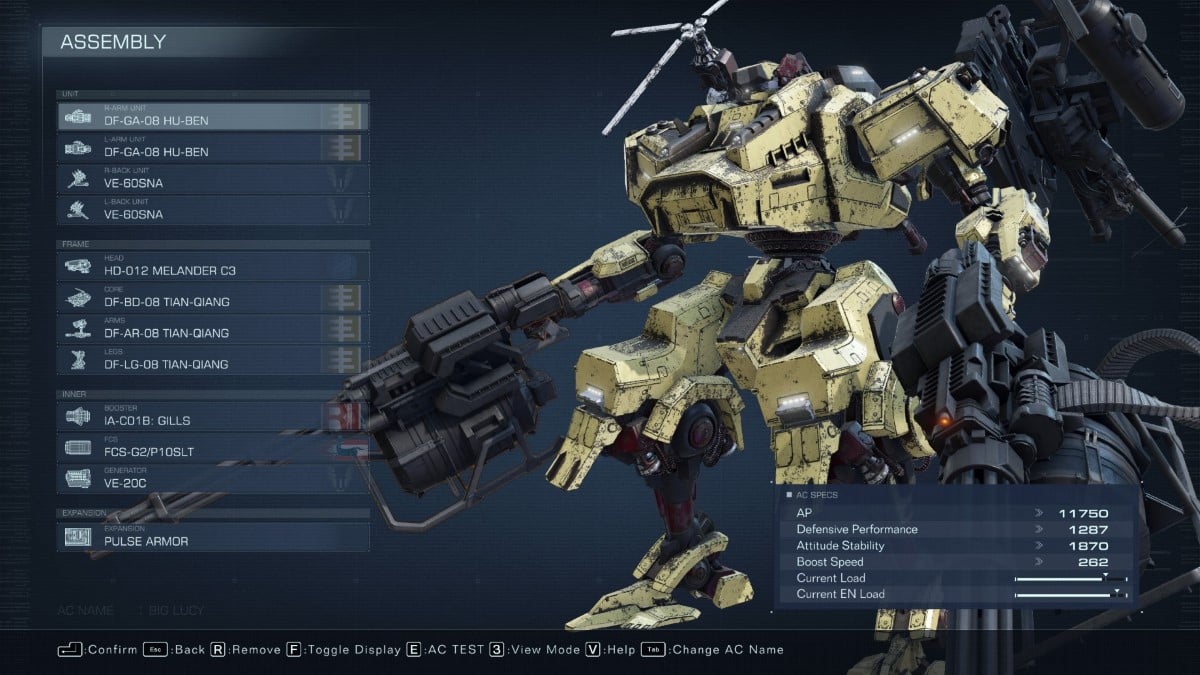Choose the R-Back Unit VE-60SNA slot
The width and height of the screenshot is (1200, 675).
(212, 179)
